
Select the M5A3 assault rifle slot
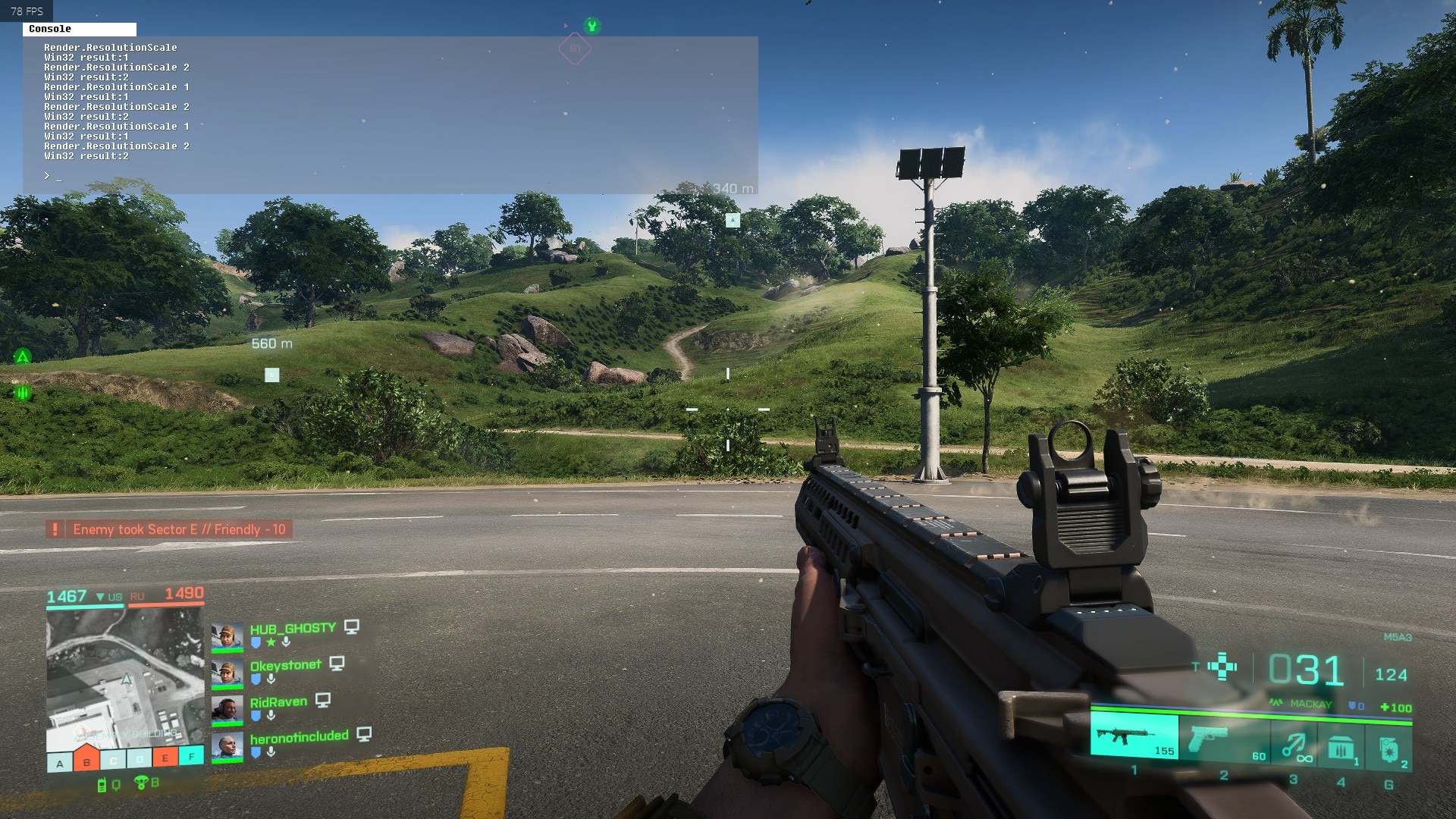1134,736
